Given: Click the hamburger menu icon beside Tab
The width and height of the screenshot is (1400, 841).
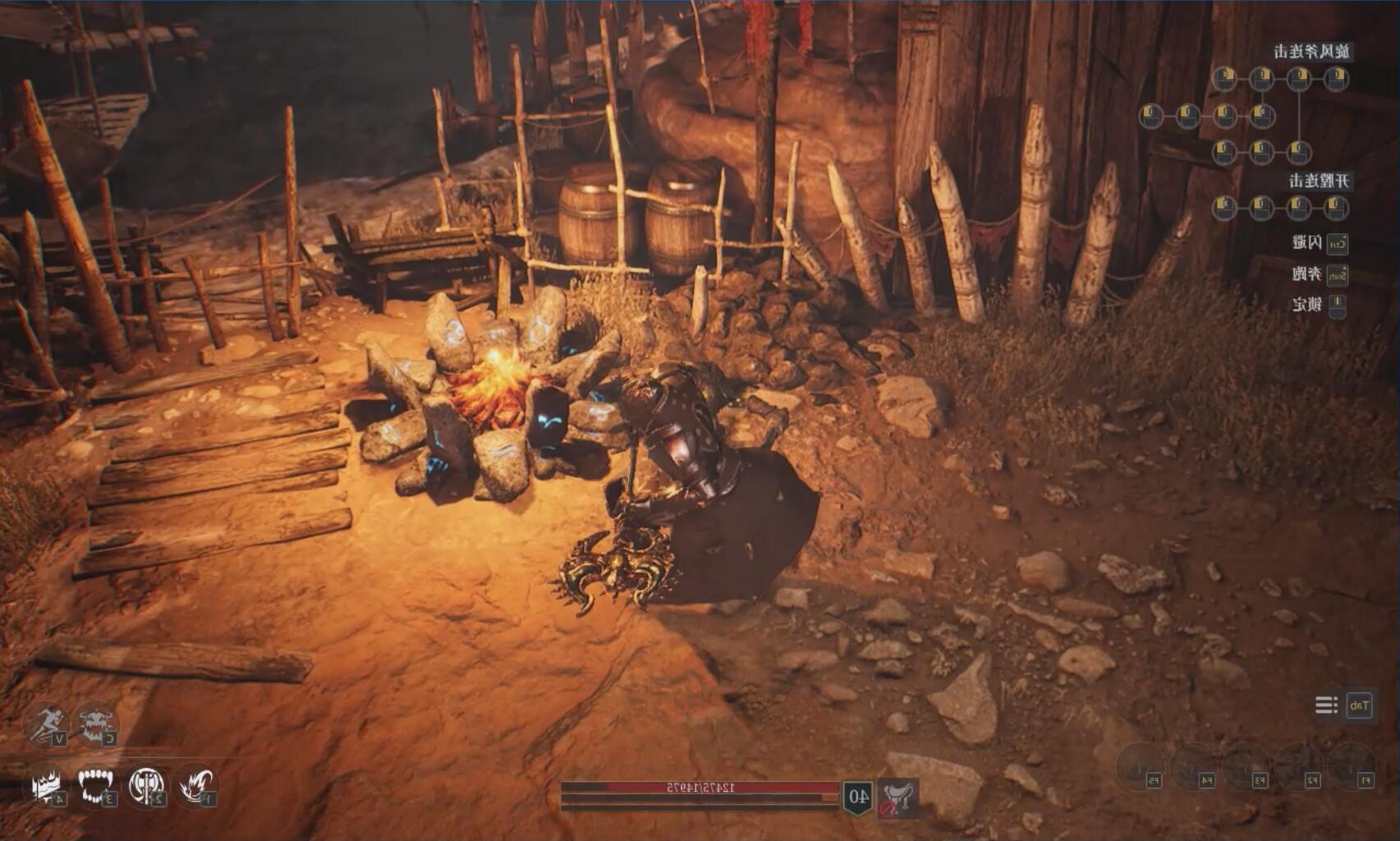Looking at the screenshot, I should [1325, 705].
